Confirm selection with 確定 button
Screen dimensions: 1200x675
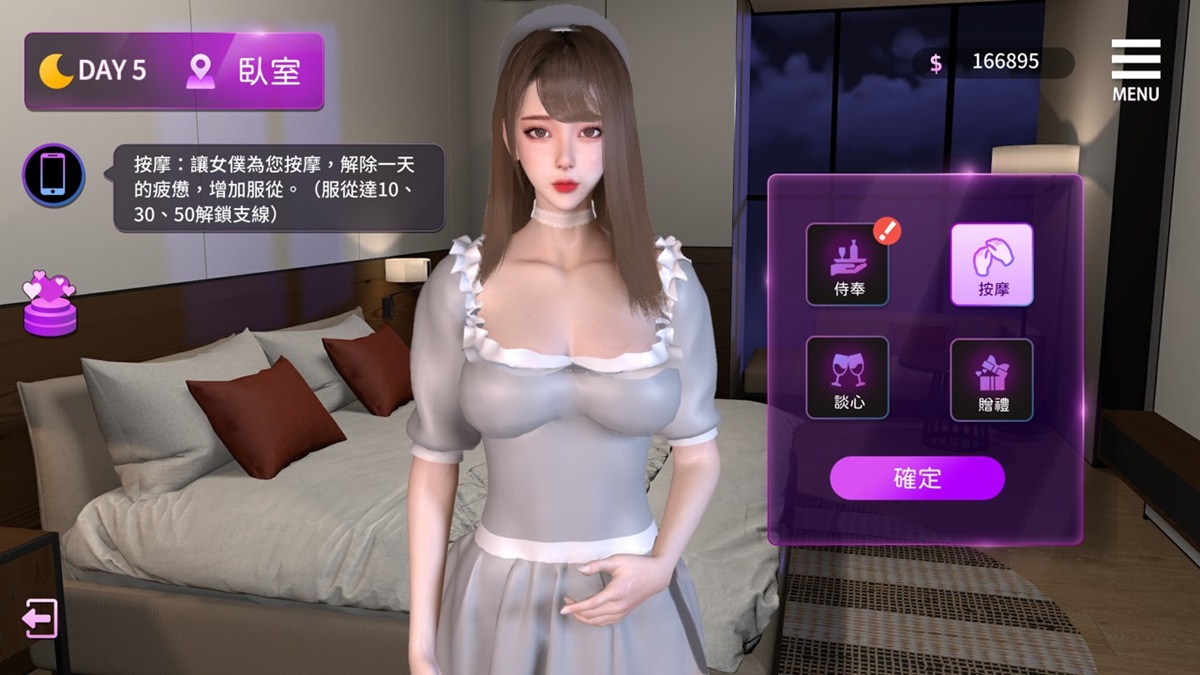click(x=917, y=478)
